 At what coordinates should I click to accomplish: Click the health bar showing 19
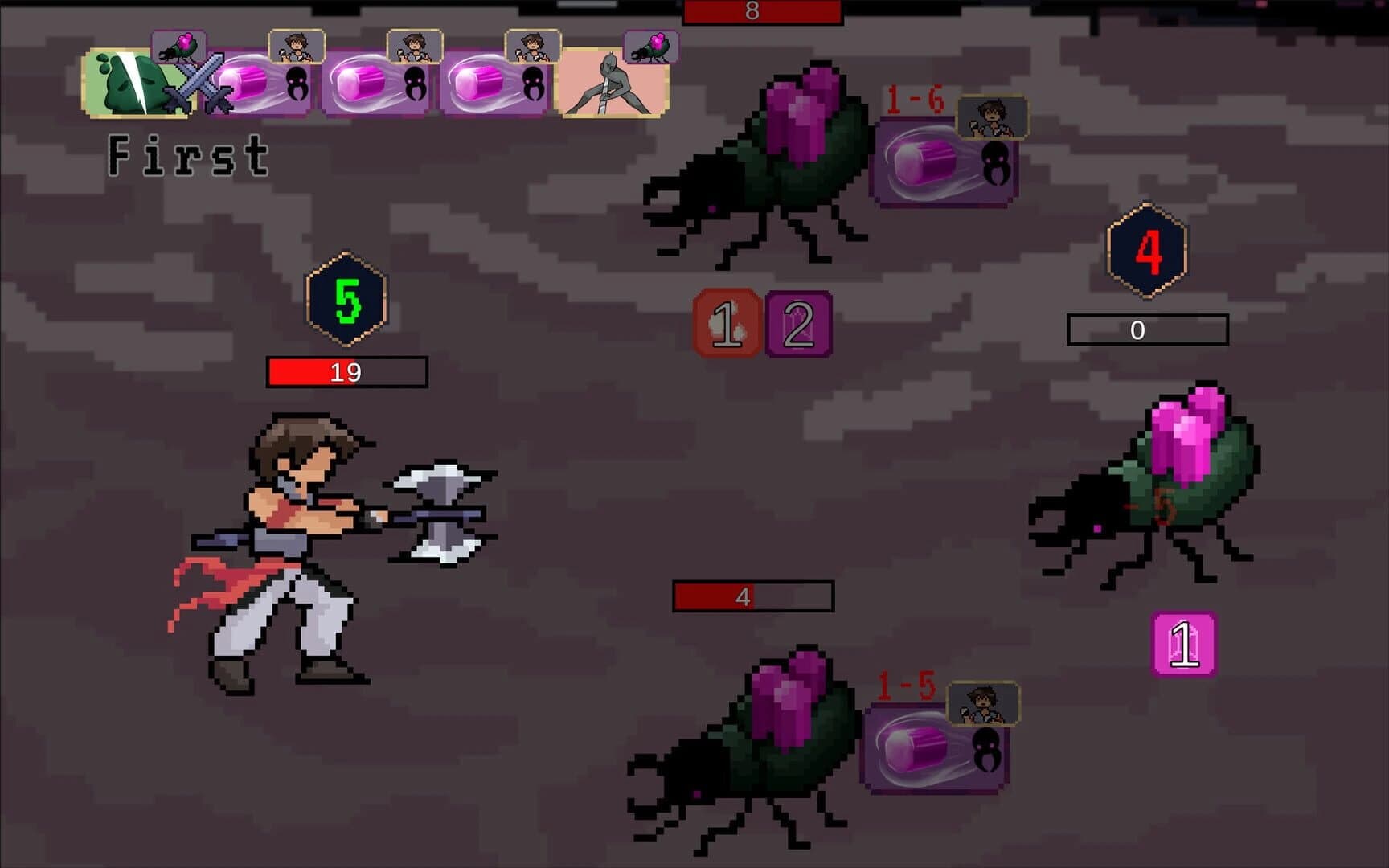[346, 371]
